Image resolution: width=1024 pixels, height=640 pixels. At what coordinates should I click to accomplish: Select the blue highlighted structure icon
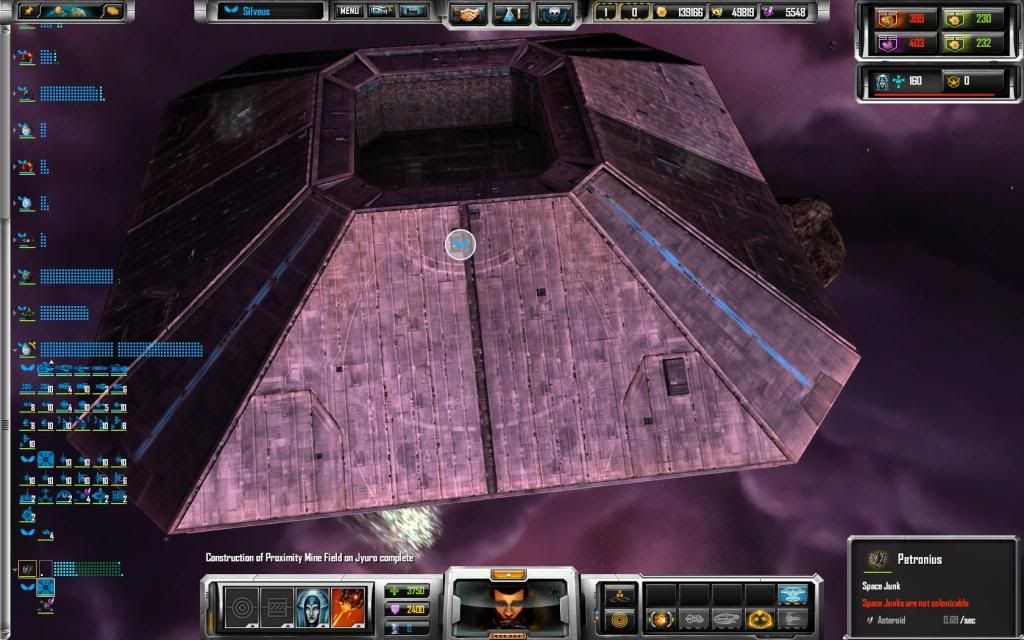coord(794,594)
